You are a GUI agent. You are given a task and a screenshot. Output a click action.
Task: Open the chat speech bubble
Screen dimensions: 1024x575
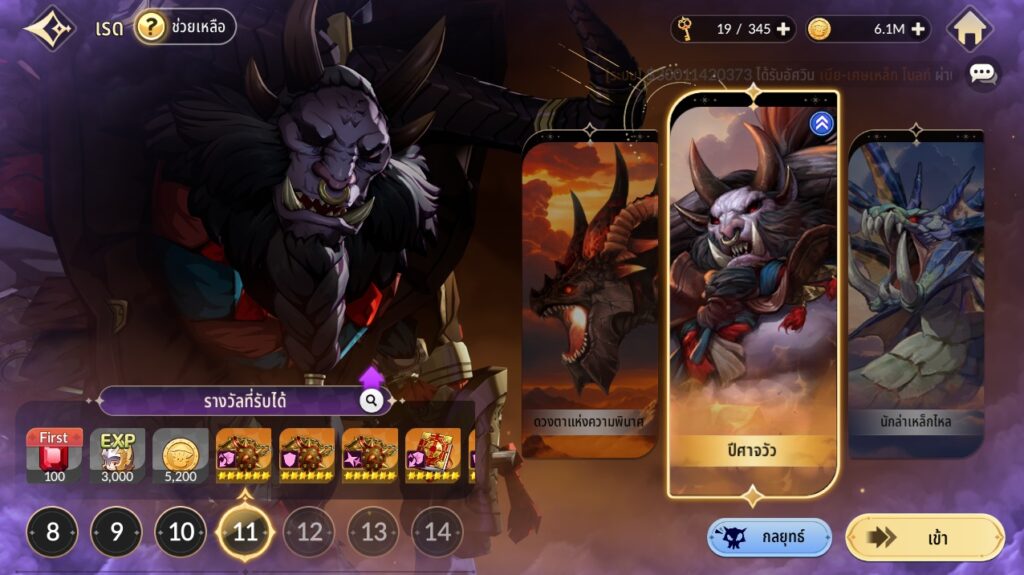tap(982, 74)
